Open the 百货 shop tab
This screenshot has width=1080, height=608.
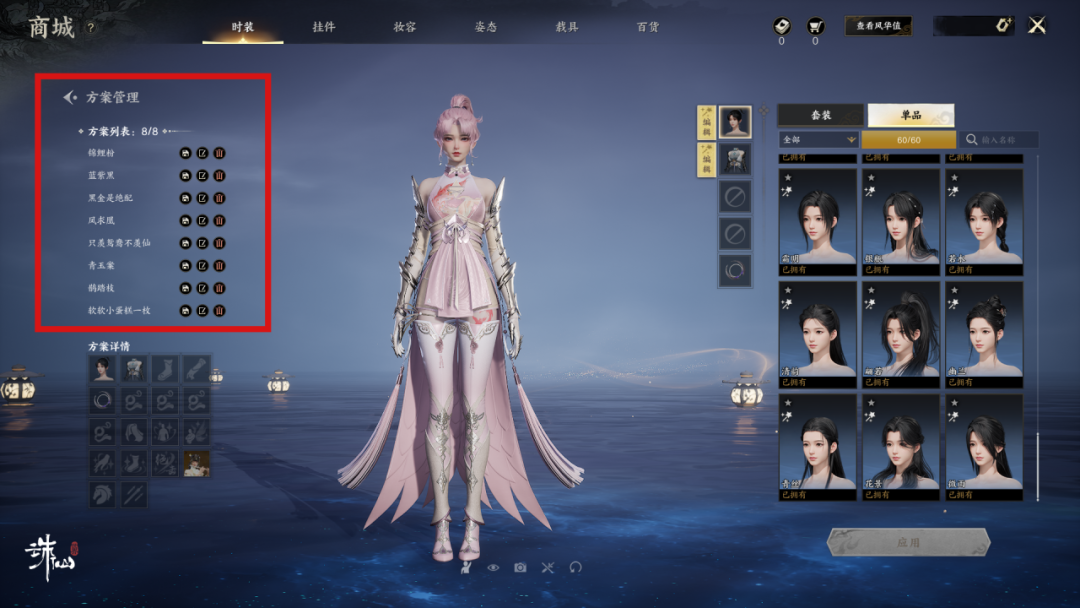[x=647, y=27]
